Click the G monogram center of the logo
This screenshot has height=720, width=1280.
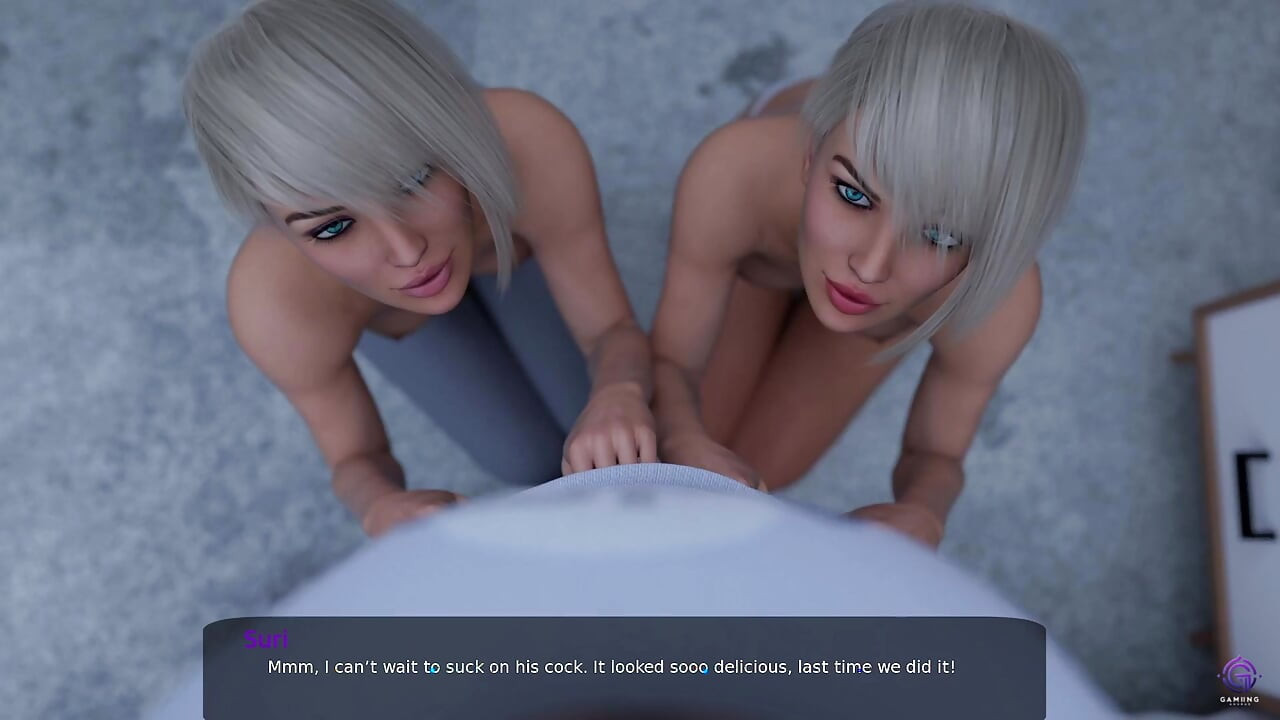1239,674
